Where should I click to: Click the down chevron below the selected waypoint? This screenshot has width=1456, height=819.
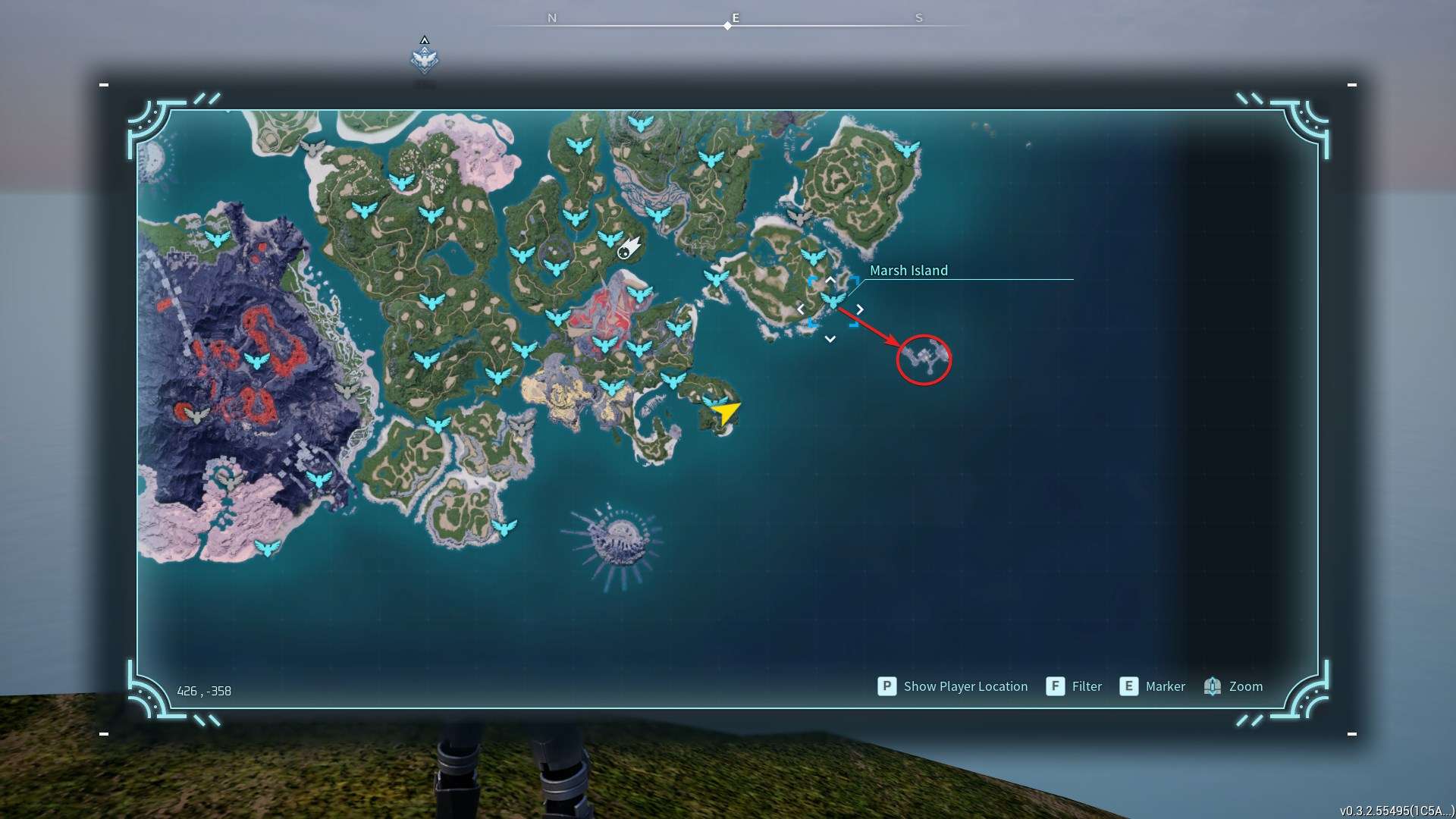click(x=830, y=339)
